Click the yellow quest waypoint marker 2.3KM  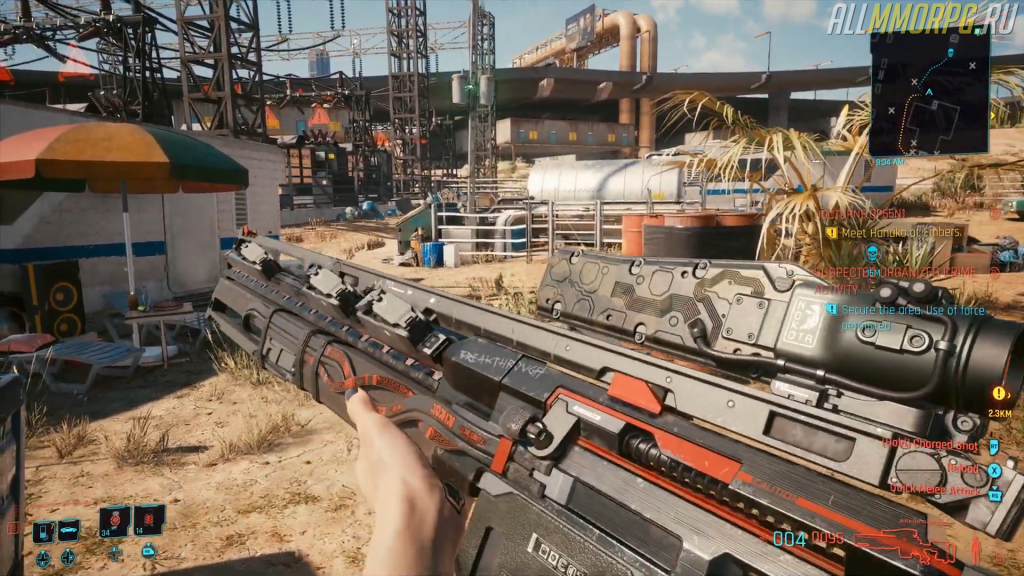(999, 394)
